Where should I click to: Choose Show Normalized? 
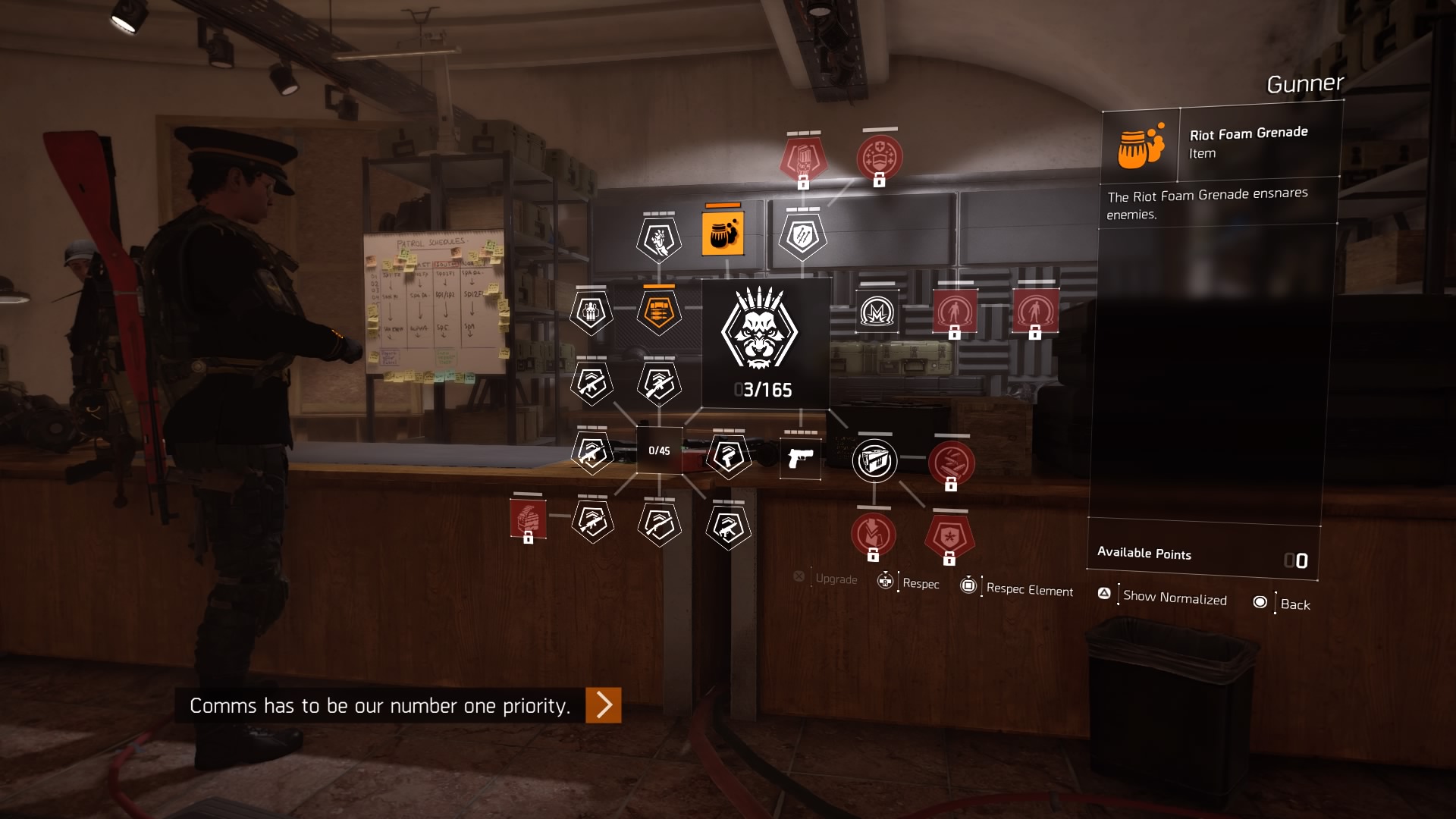tap(1174, 598)
